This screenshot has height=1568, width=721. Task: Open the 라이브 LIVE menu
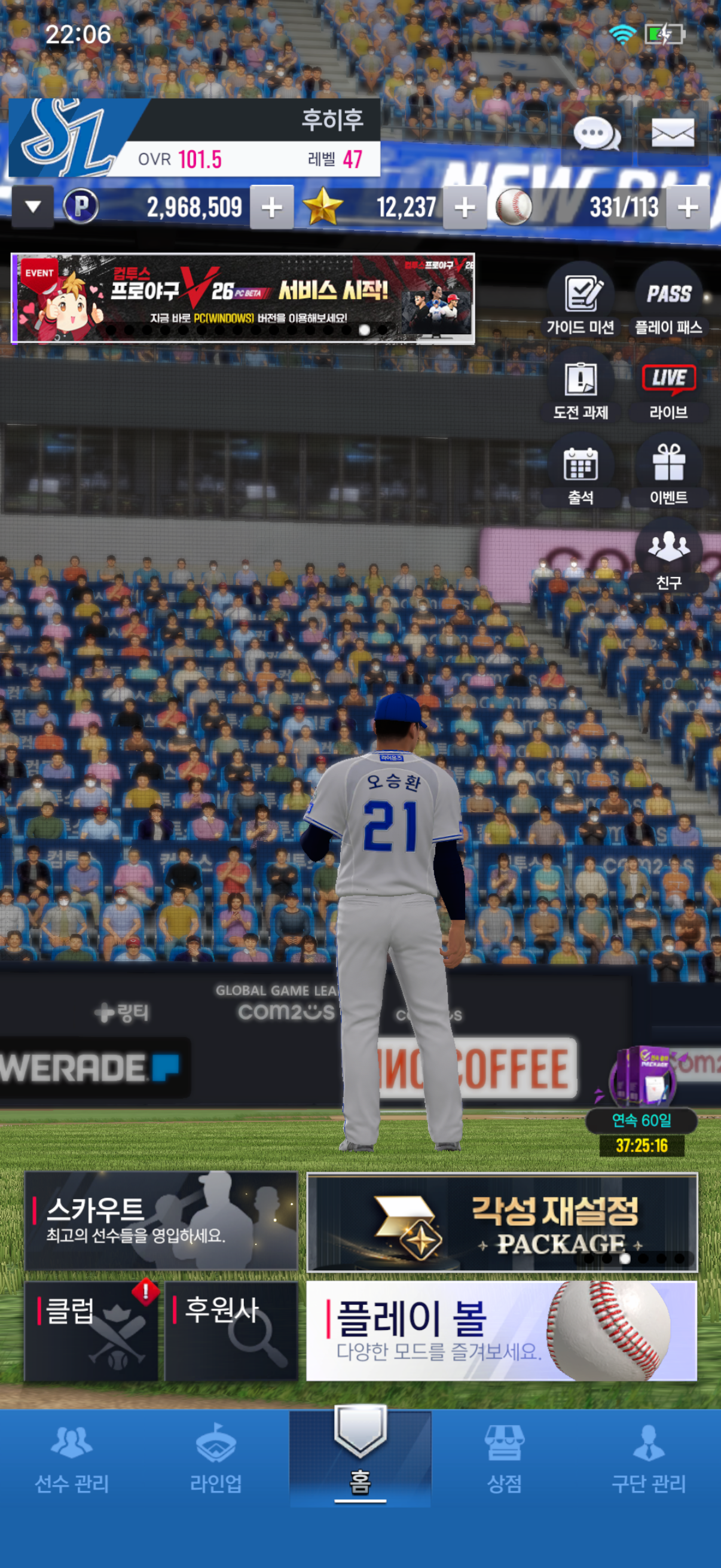click(x=668, y=386)
